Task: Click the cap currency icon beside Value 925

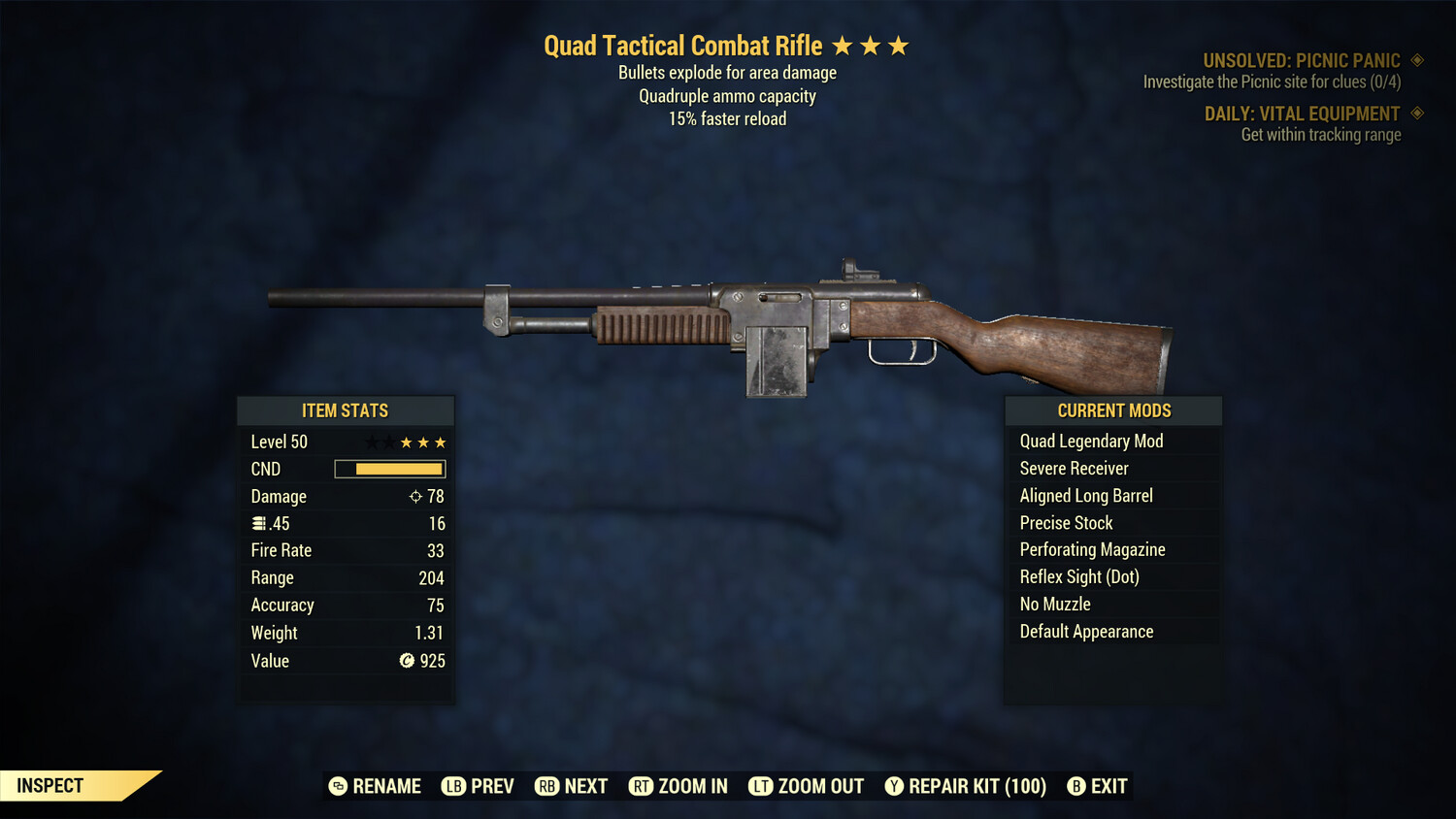Action: tap(407, 661)
